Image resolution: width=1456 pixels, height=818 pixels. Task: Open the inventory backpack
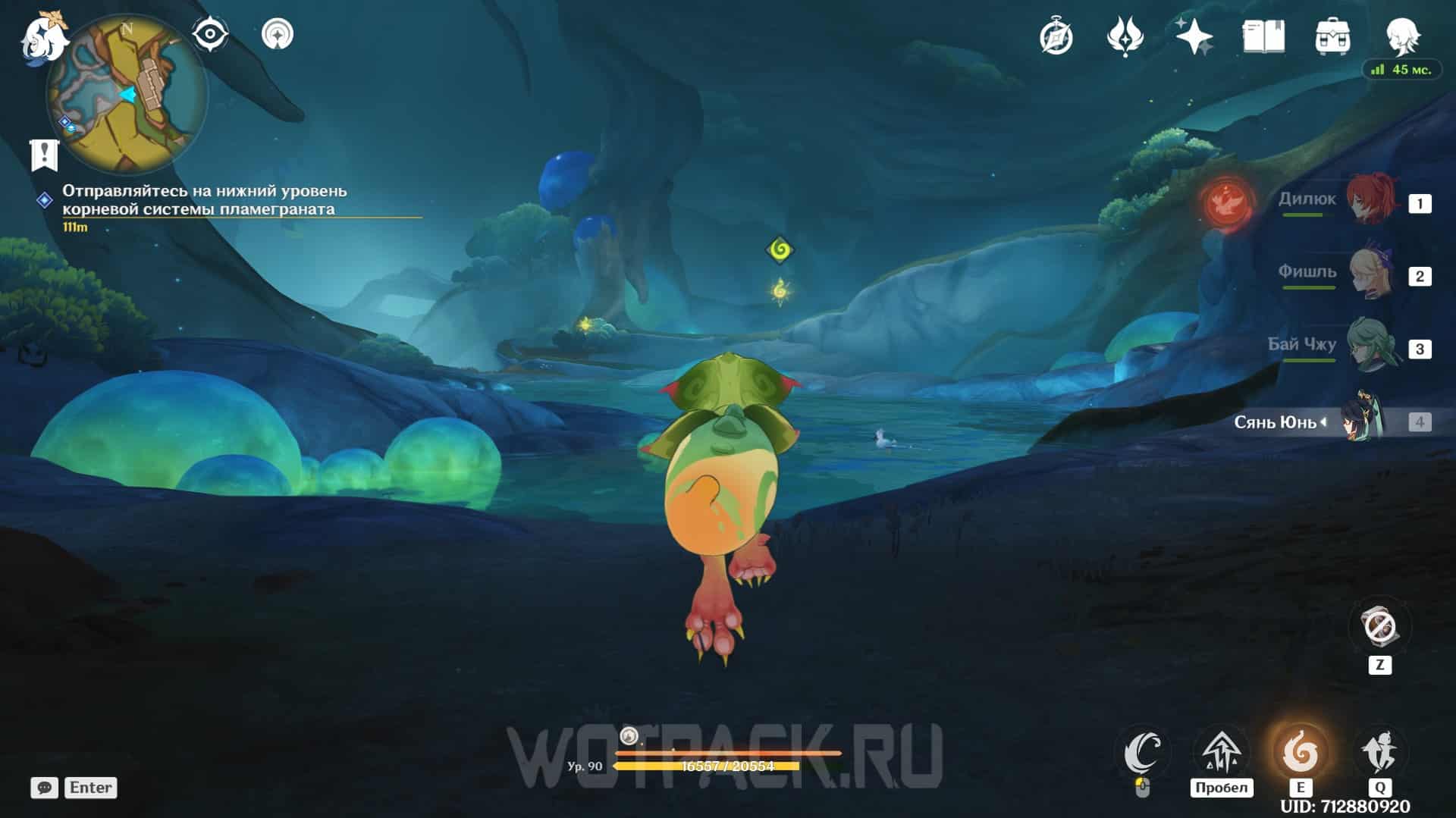[1332, 36]
